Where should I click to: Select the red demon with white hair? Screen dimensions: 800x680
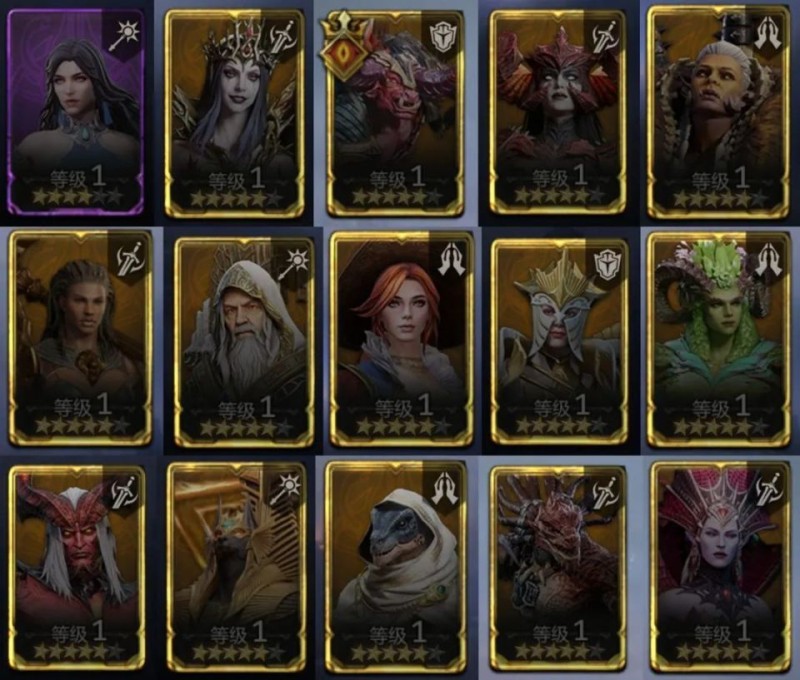pos(80,565)
